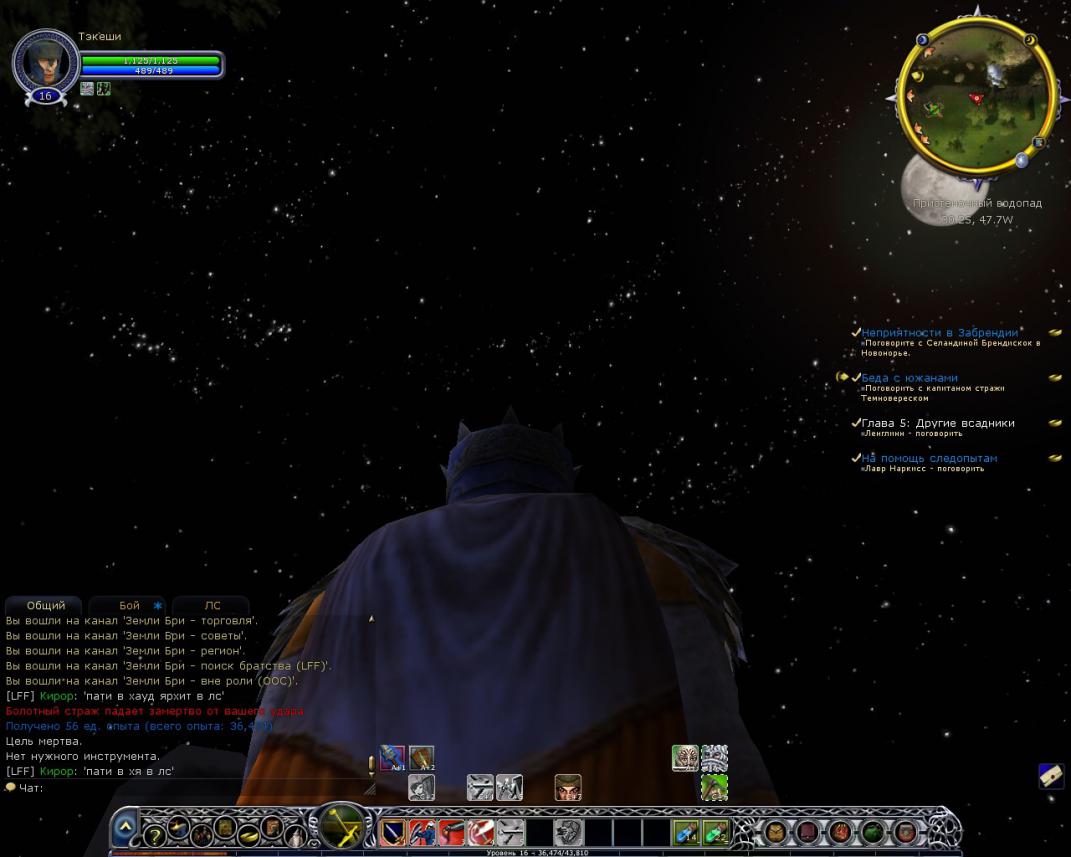Use the blue potion in quickslot

[x=685, y=832]
